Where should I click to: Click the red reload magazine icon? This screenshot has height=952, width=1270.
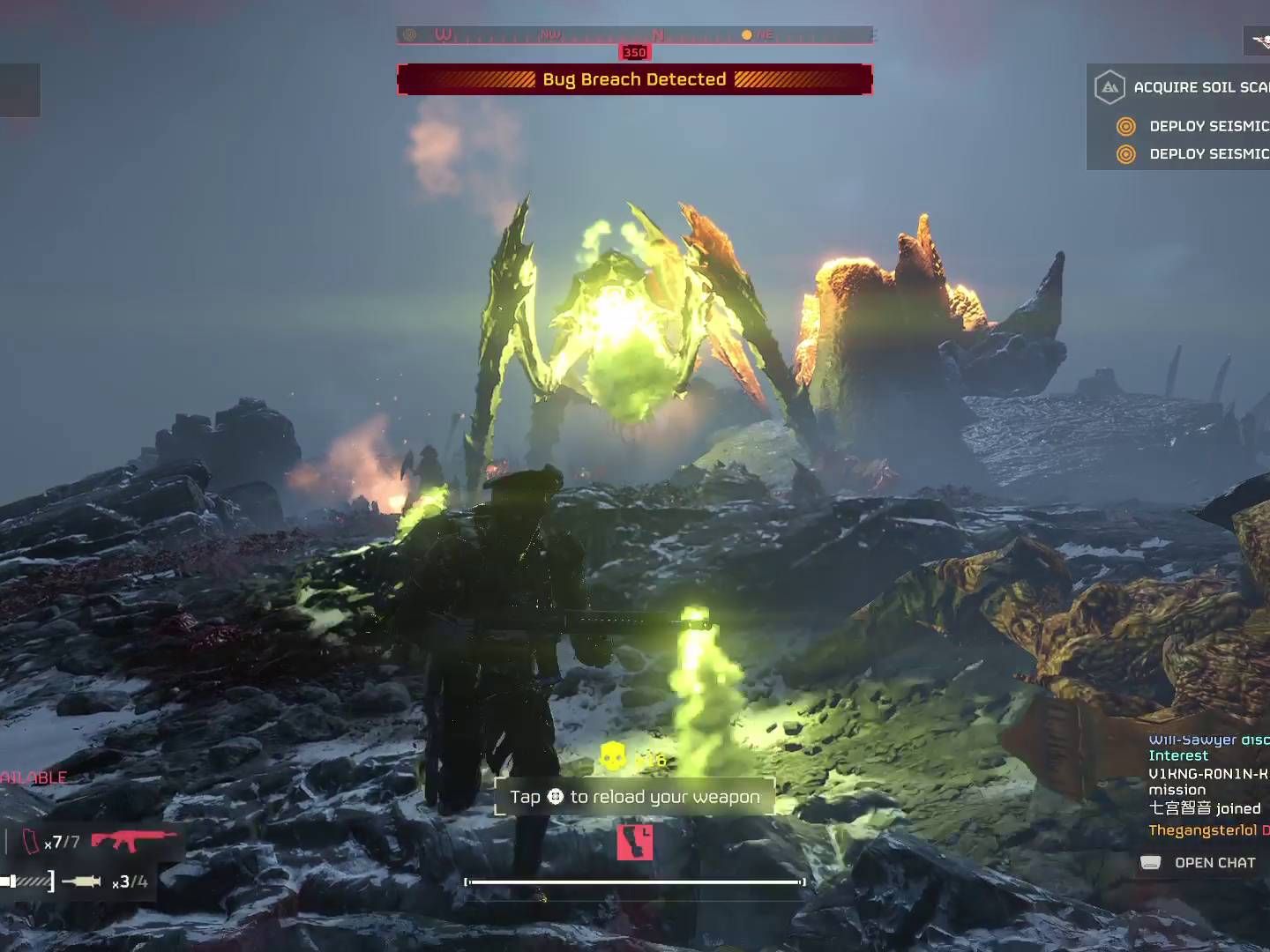coord(635,842)
